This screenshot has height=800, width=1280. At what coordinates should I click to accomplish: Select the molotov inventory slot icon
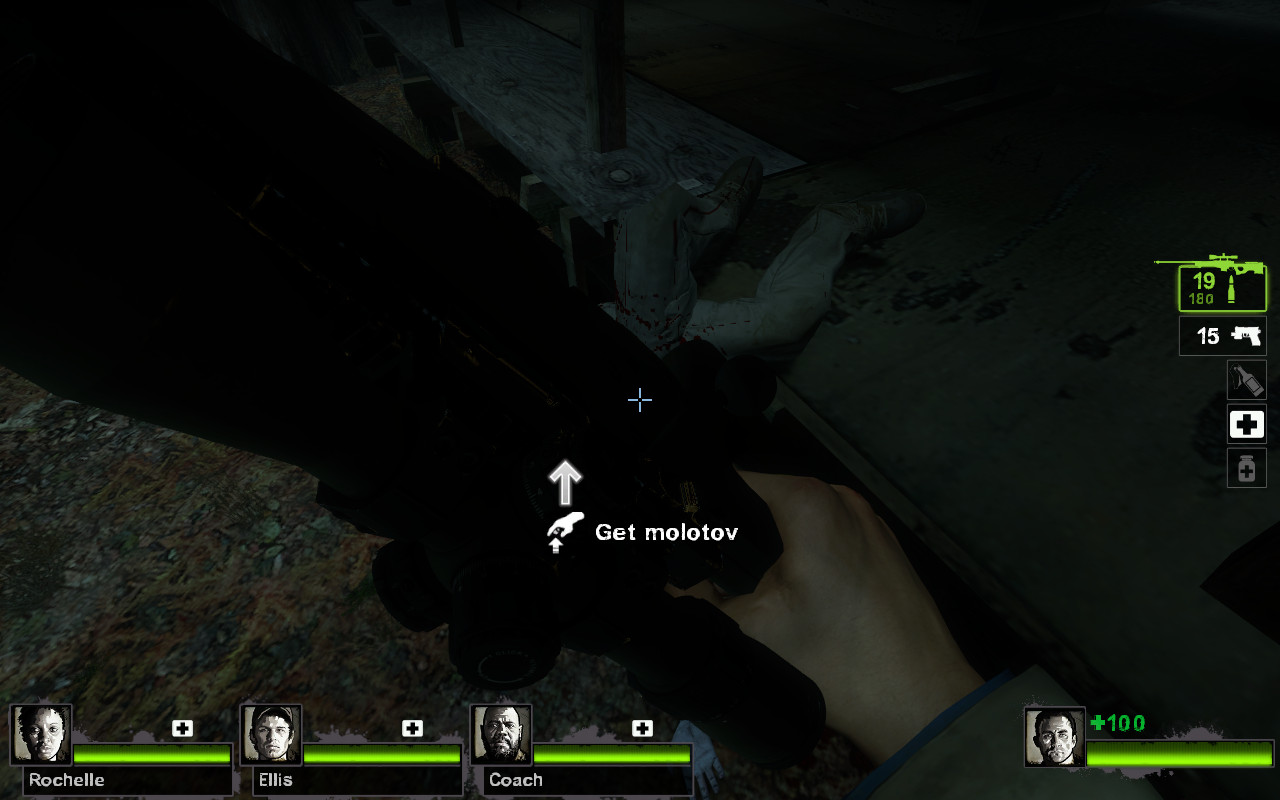click(1245, 381)
